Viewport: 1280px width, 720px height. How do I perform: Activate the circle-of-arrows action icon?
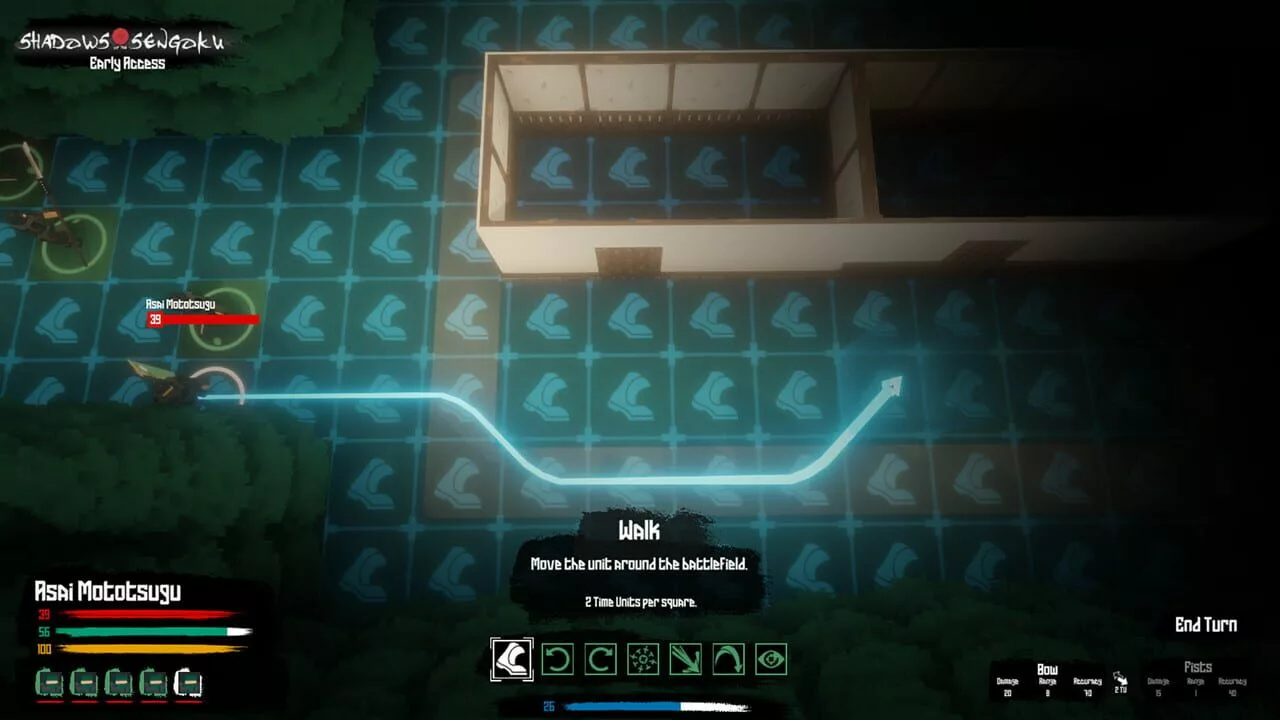(x=643, y=659)
